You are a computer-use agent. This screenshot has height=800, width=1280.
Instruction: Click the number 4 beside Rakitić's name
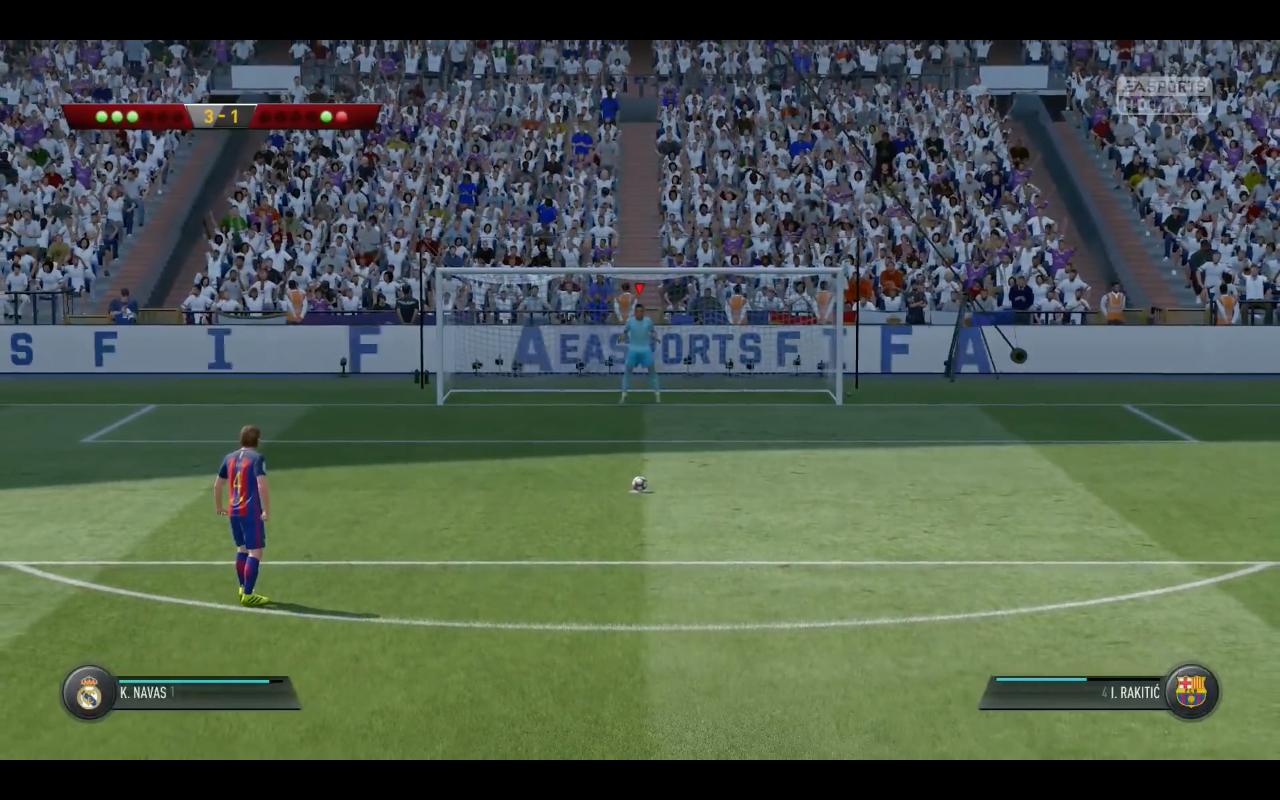click(x=1104, y=691)
